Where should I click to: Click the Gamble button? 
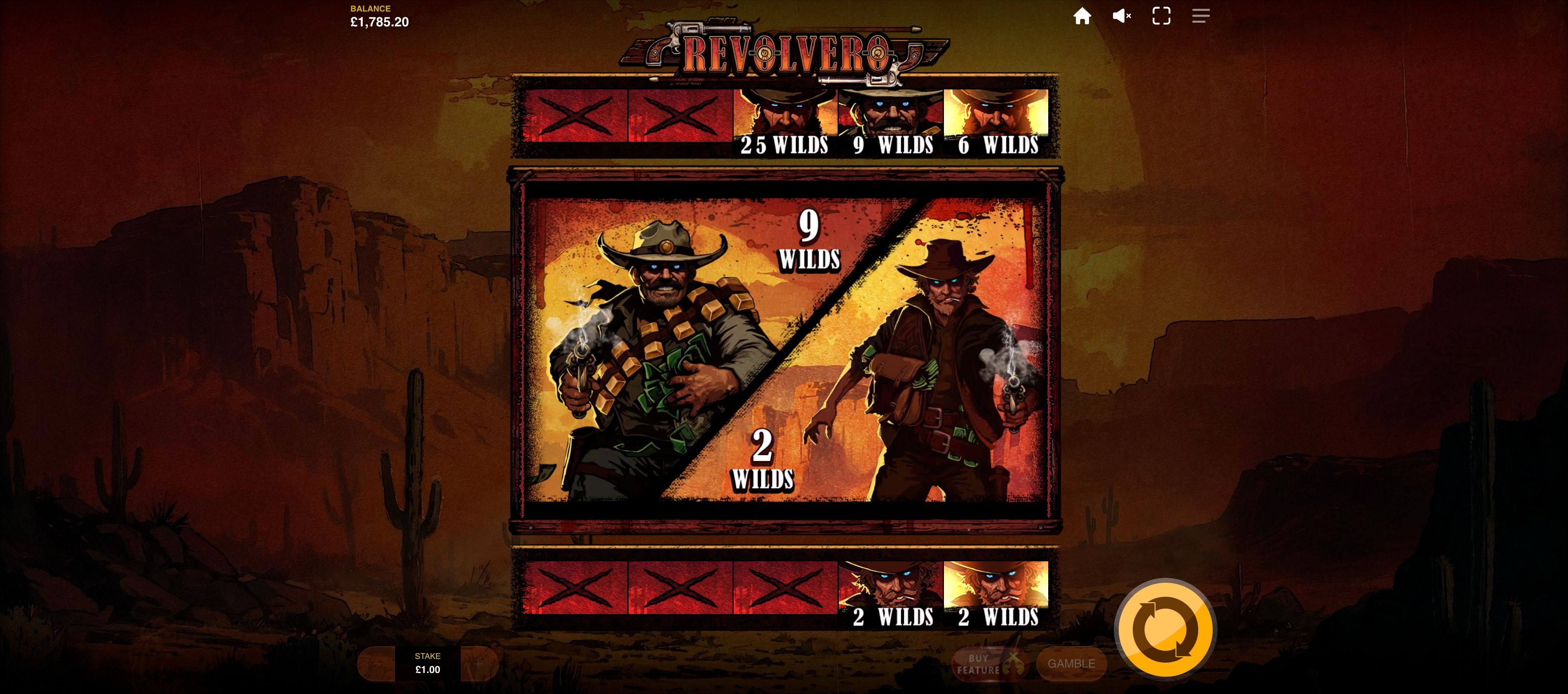pos(1071,664)
